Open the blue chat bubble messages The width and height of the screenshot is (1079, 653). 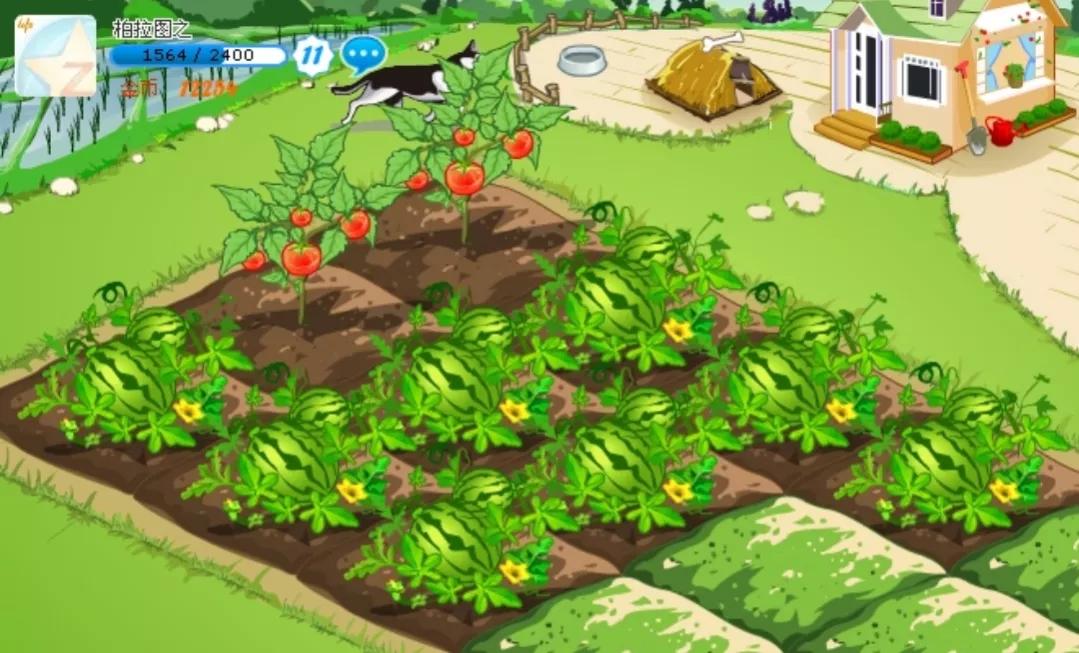pyautogui.click(x=363, y=54)
